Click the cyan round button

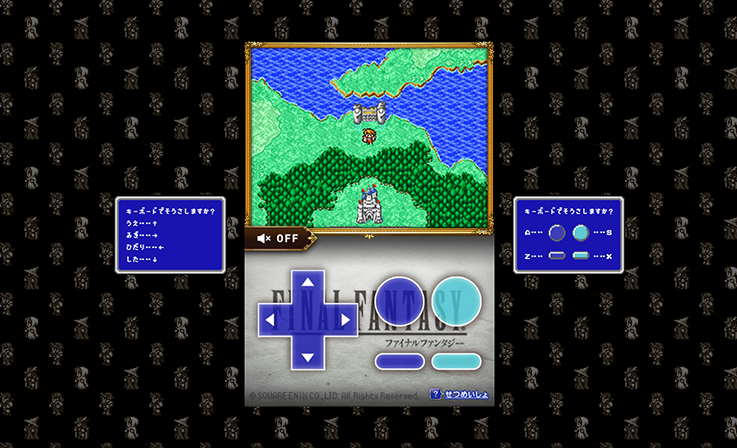[456, 300]
